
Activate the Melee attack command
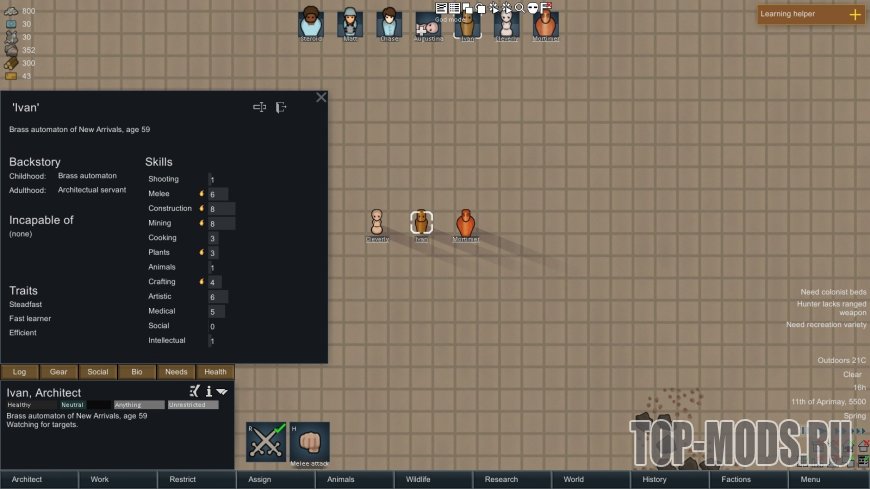coord(310,442)
